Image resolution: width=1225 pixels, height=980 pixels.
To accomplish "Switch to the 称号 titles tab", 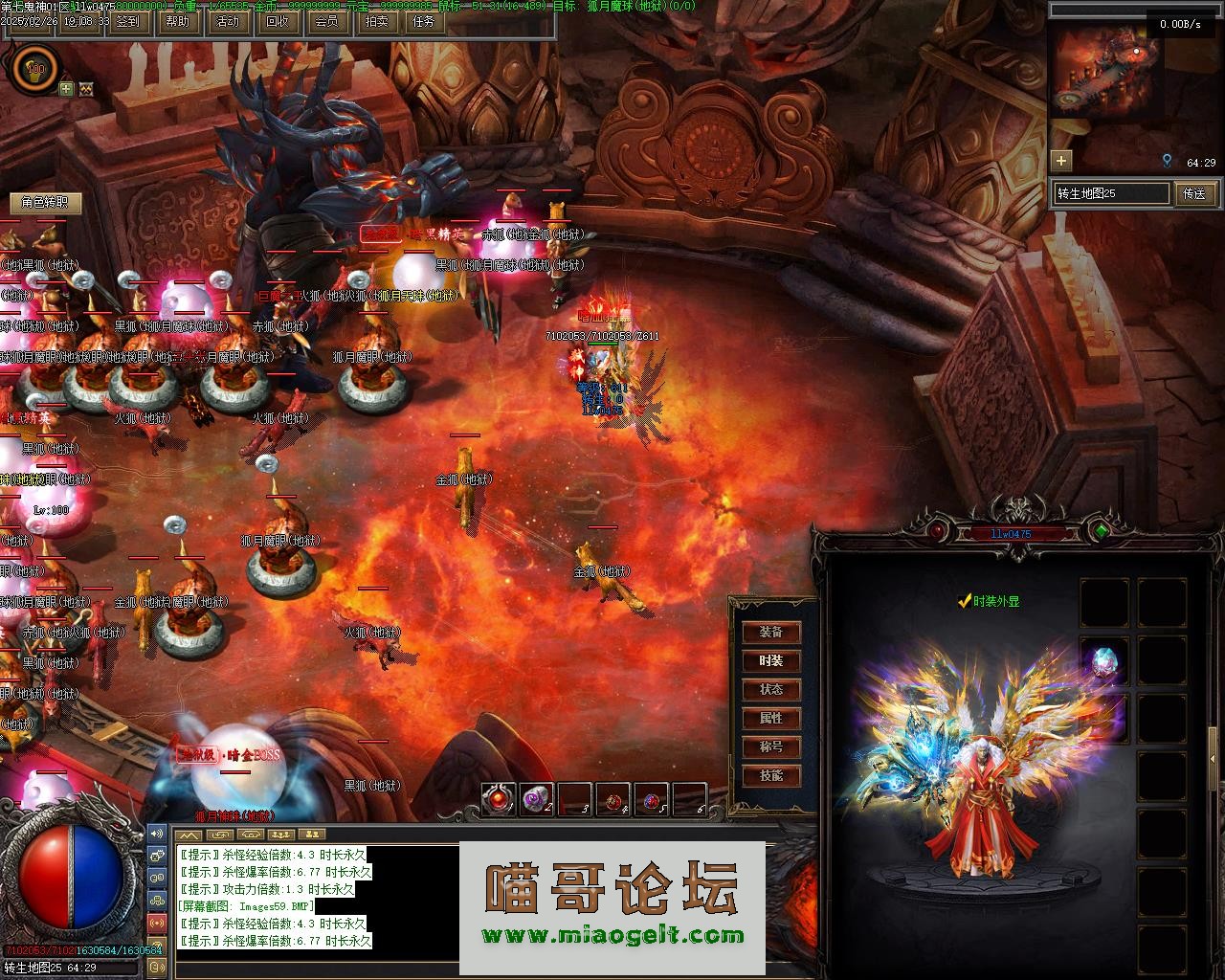I will [771, 747].
